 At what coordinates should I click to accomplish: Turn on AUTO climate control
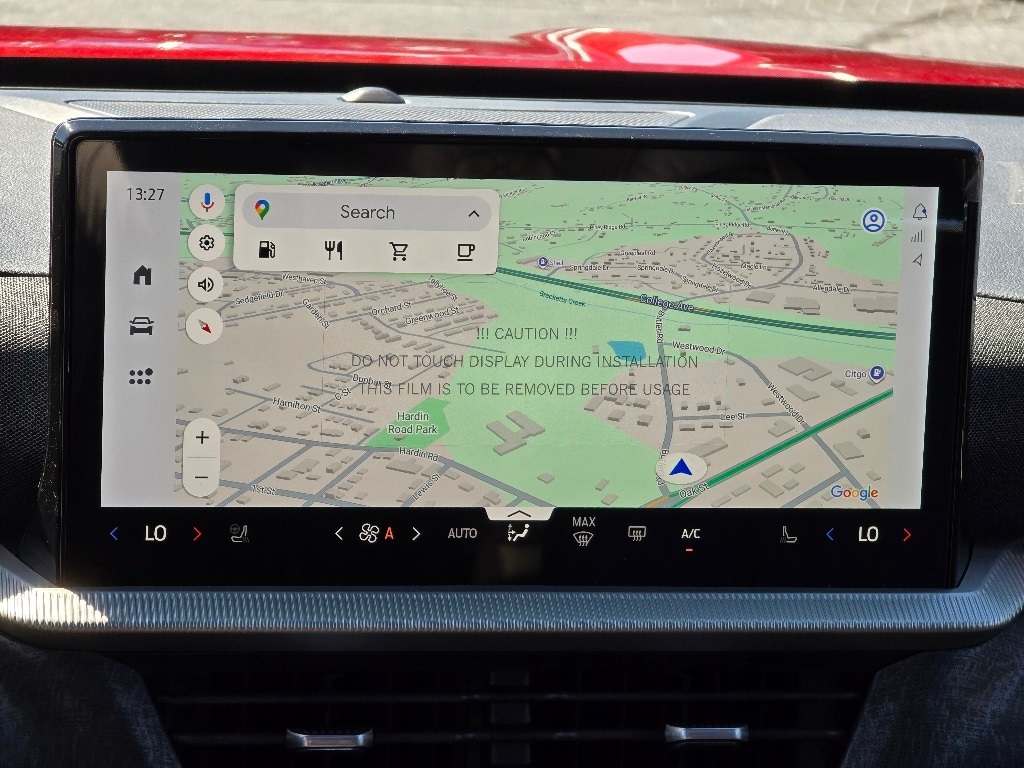click(x=462, y=534)
